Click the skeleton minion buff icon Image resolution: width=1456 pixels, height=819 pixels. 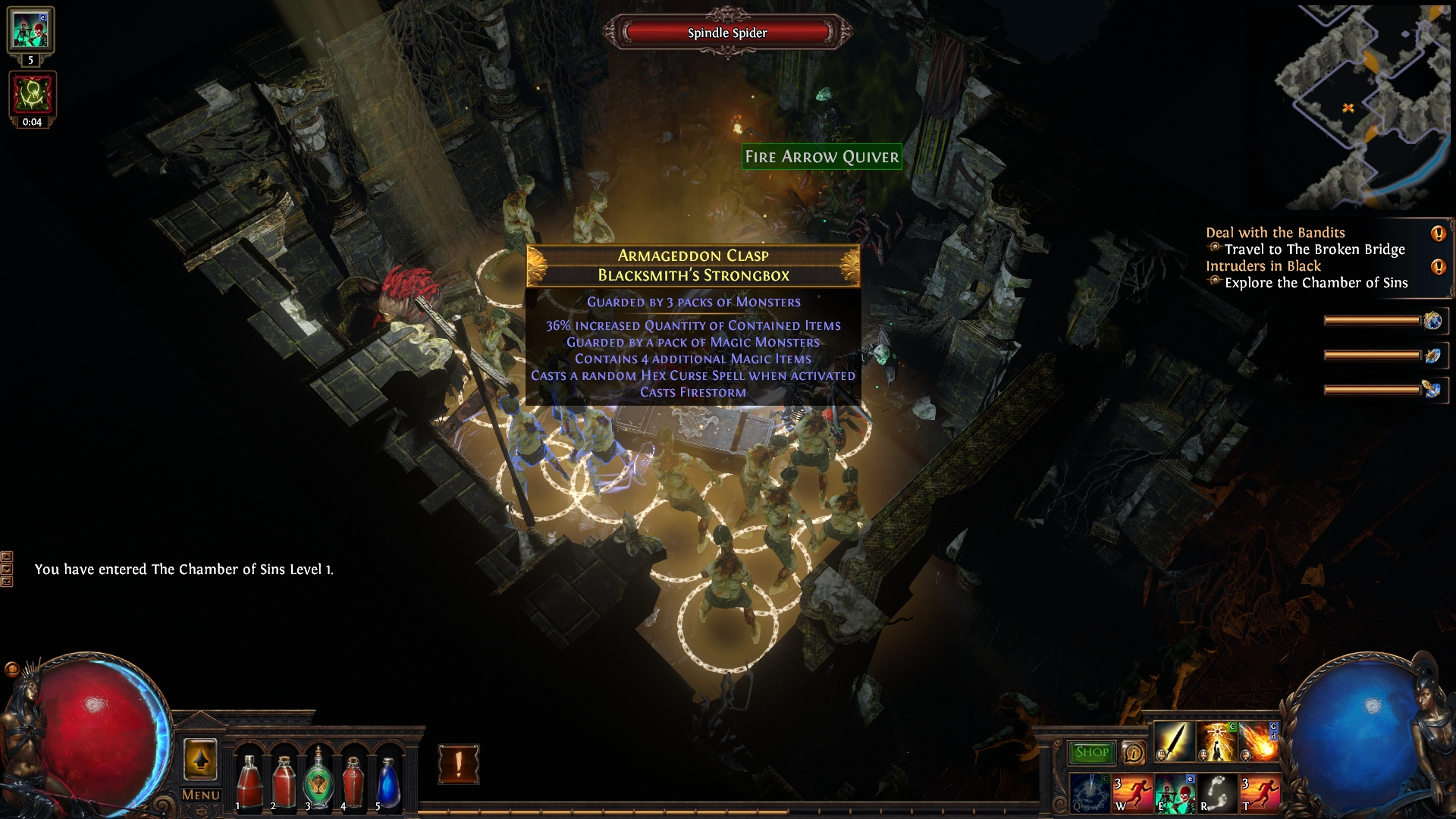(x=30, y=30)
